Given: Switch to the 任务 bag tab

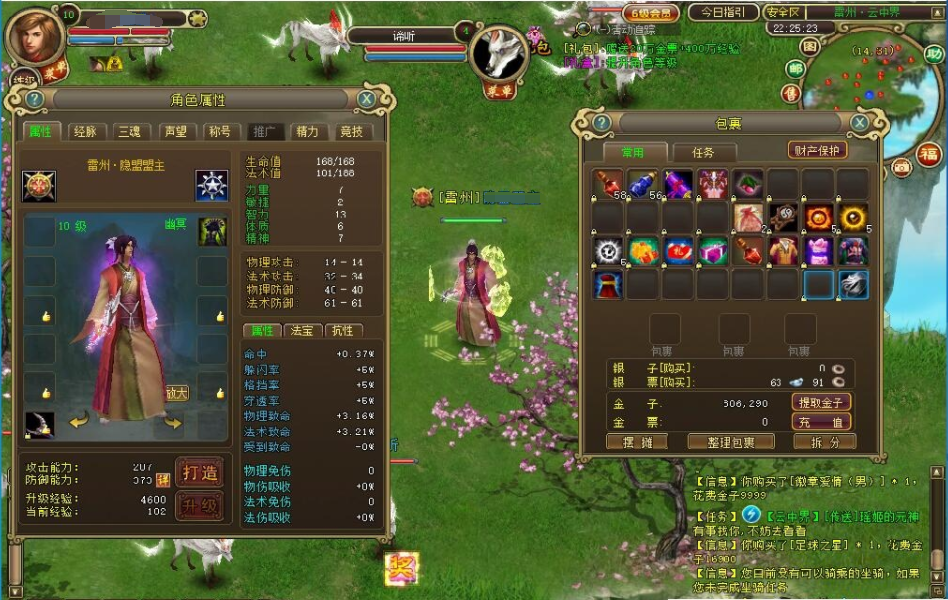Looking at the screenshot, I should coord(703,152).
